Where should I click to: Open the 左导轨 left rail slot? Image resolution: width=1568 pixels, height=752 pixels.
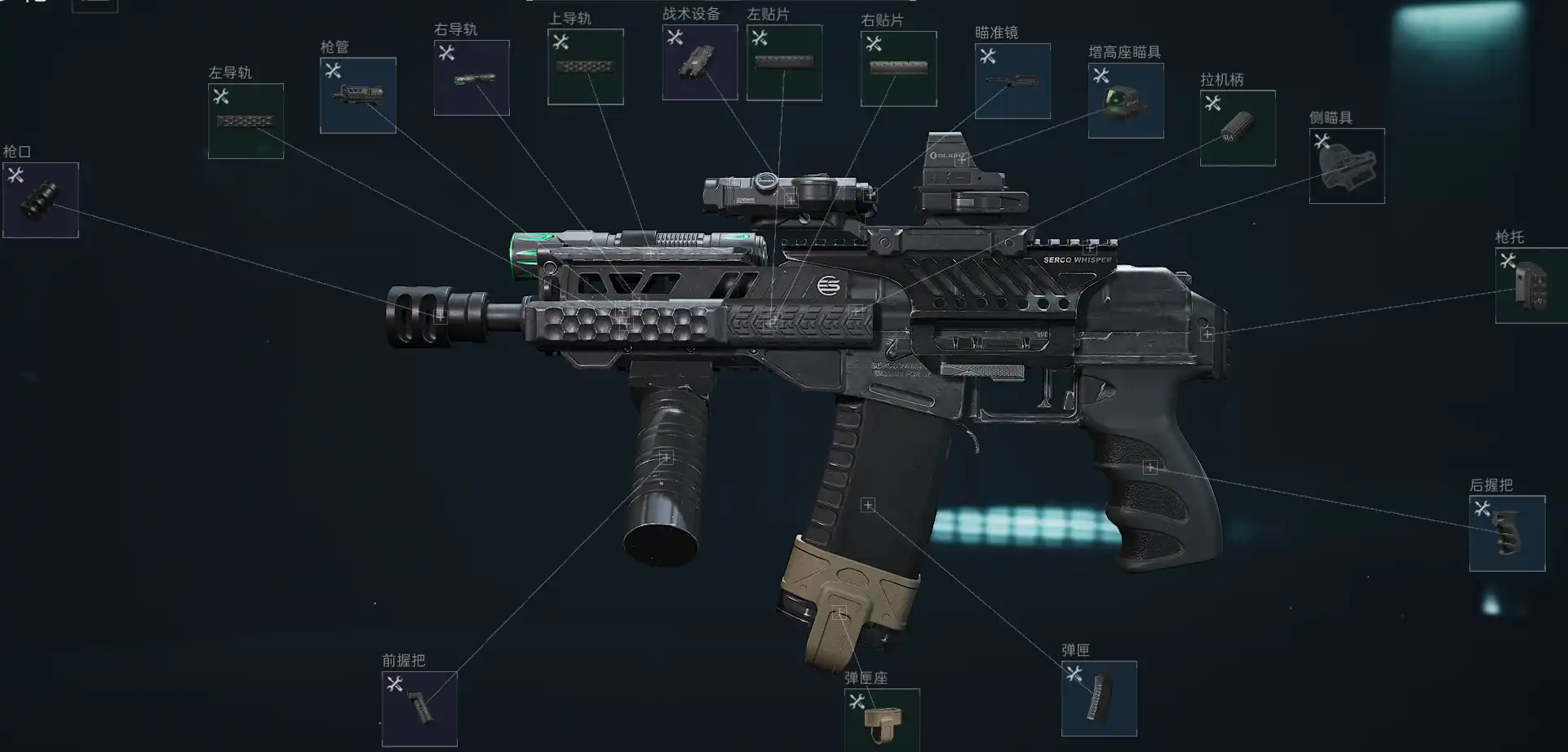[246, 121]
